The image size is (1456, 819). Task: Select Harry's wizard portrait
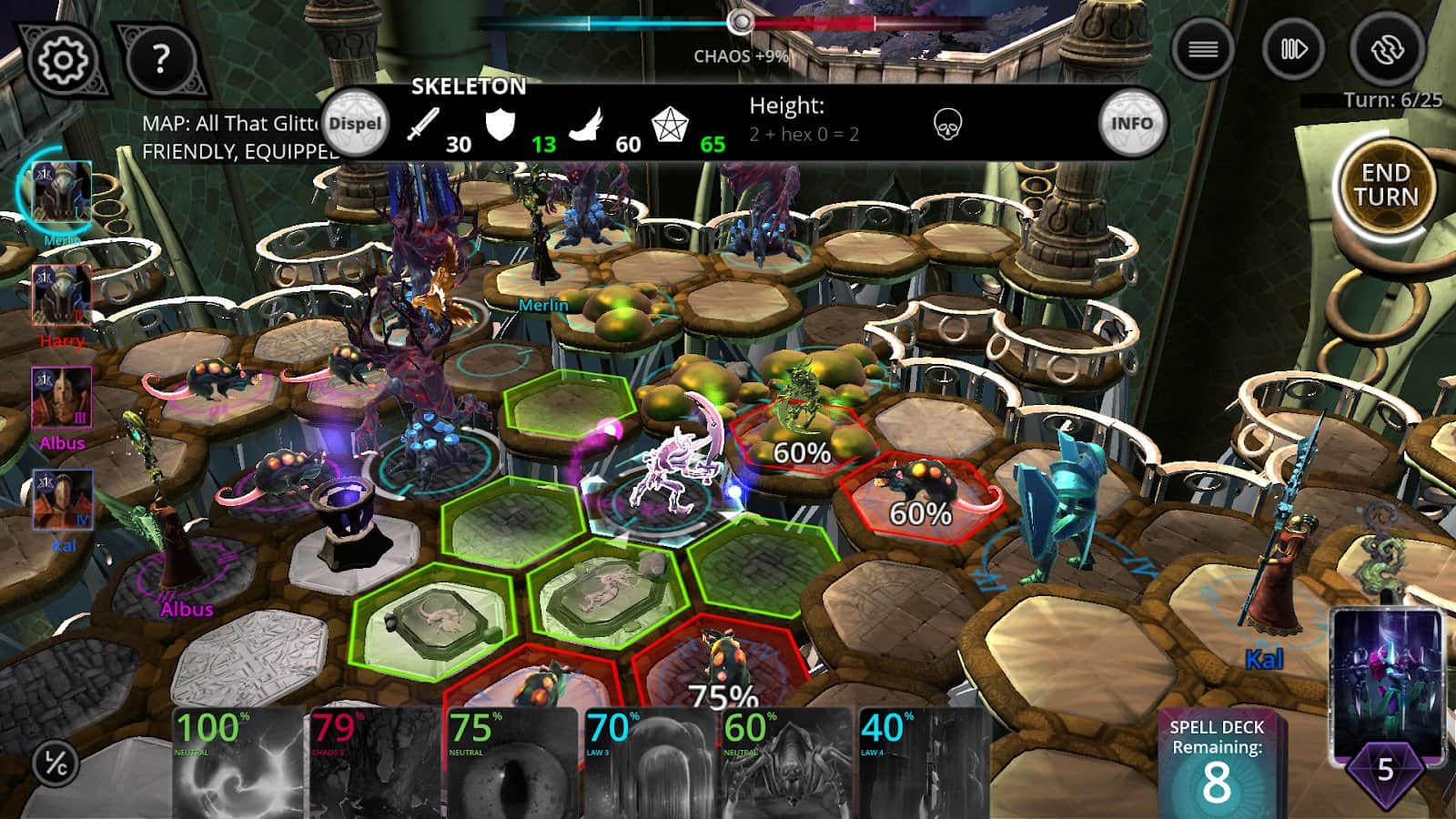click(62, 295)
